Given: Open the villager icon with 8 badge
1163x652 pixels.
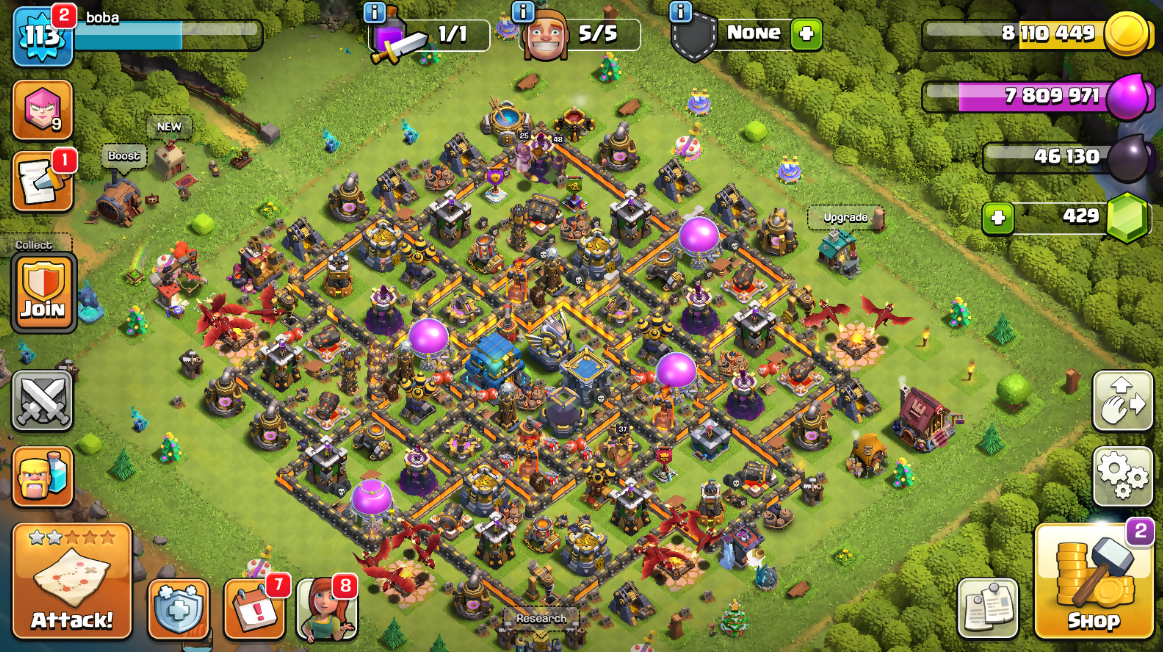Looking at the screenshot, I should click(327, 609).
